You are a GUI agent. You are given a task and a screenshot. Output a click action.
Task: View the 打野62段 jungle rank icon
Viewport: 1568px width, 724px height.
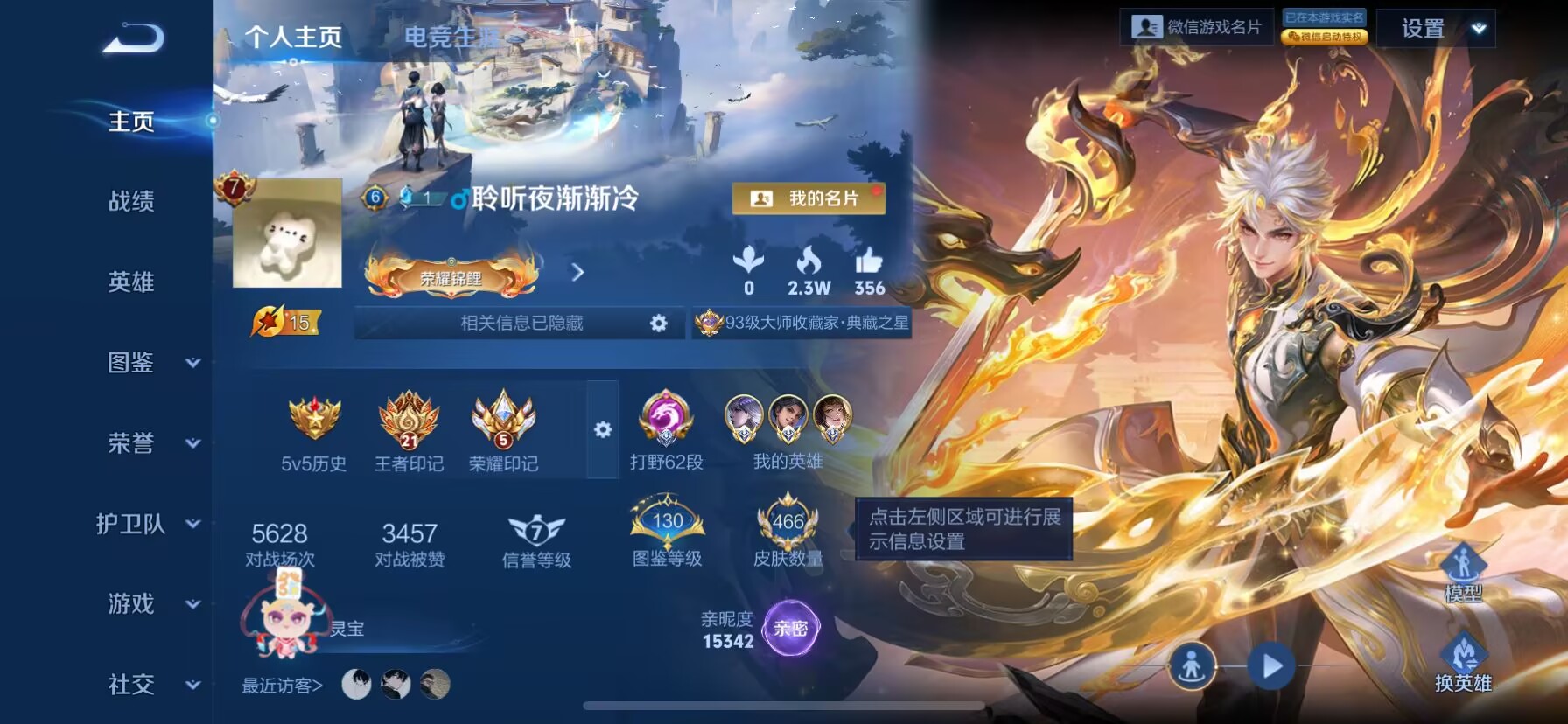point(667,424)
